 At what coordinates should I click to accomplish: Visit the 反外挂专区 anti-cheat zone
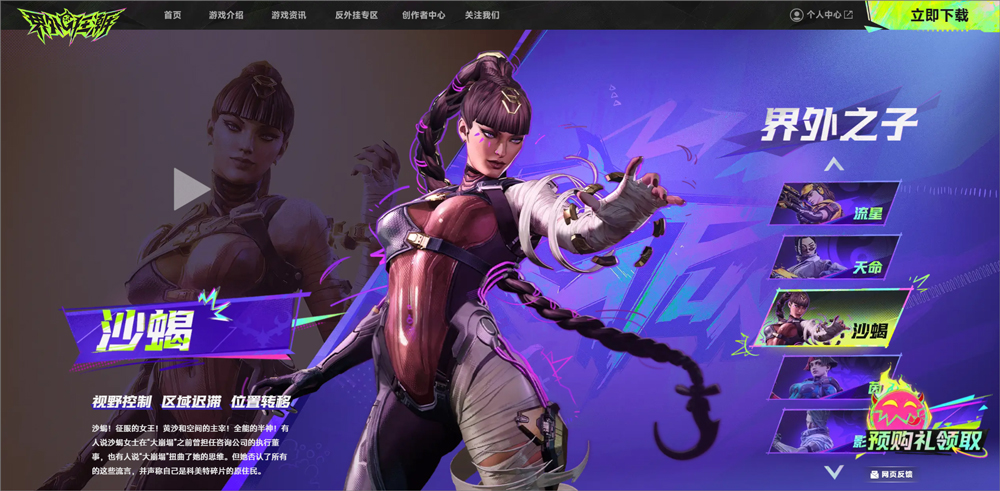356,16
